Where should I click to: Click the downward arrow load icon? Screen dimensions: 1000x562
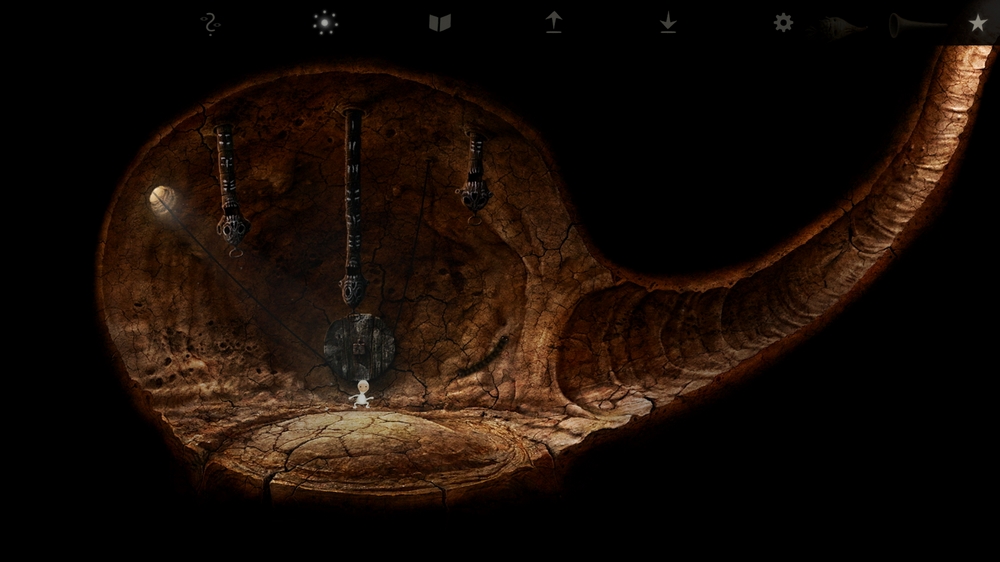pos(668,23)
